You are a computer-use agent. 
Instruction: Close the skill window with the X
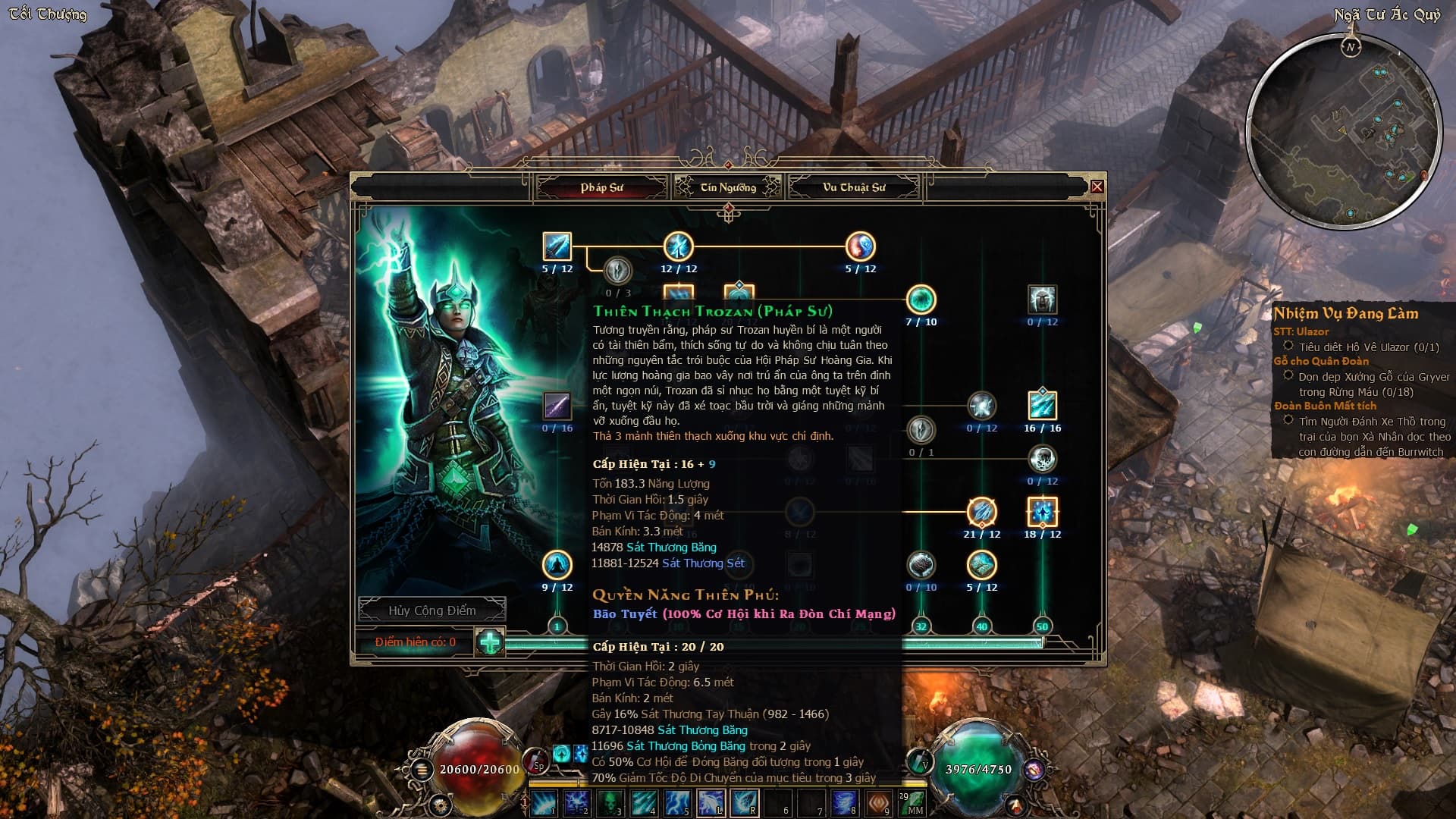(x=1097, y=187)
